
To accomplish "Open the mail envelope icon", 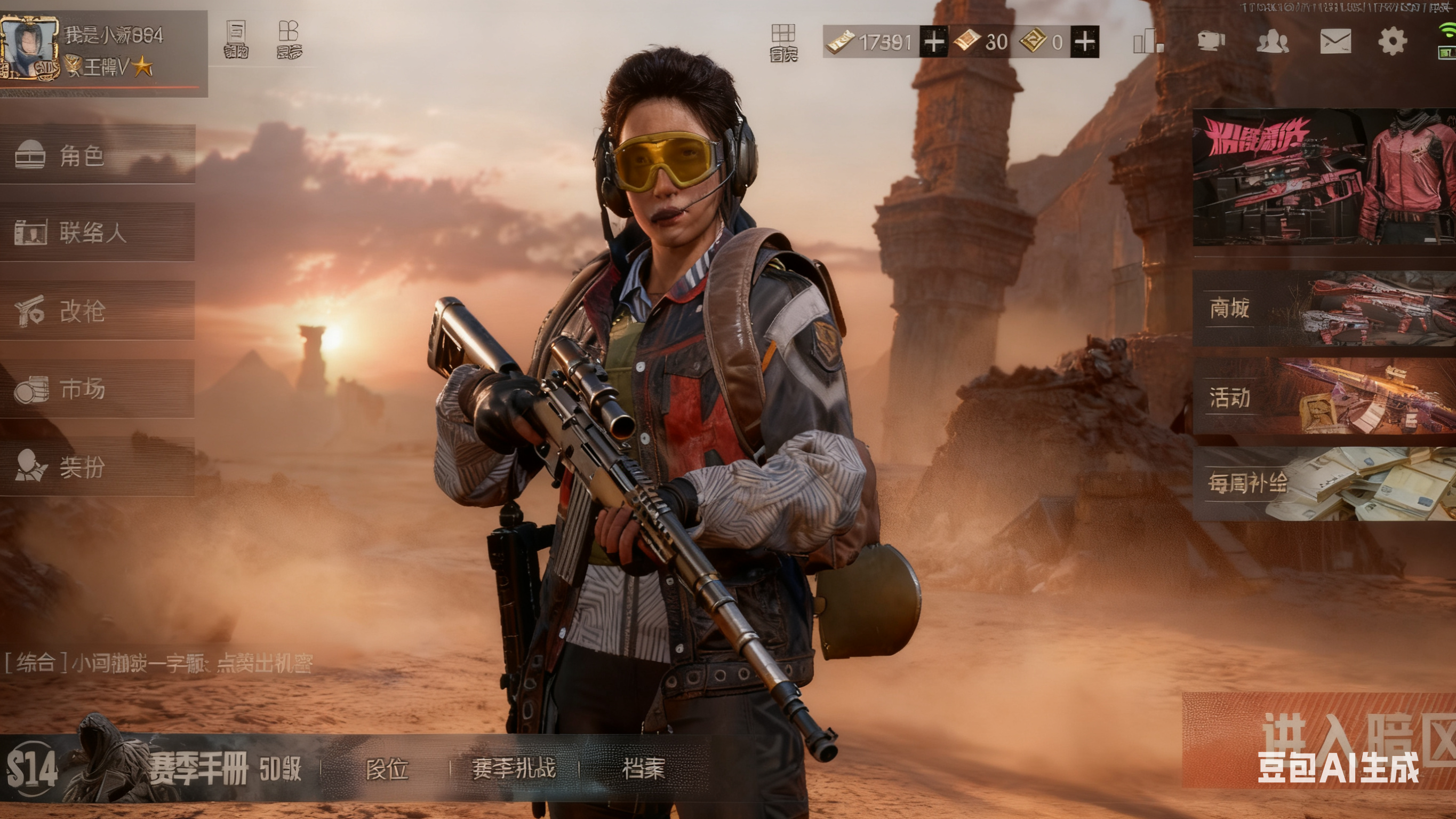I will [1335, 41].
